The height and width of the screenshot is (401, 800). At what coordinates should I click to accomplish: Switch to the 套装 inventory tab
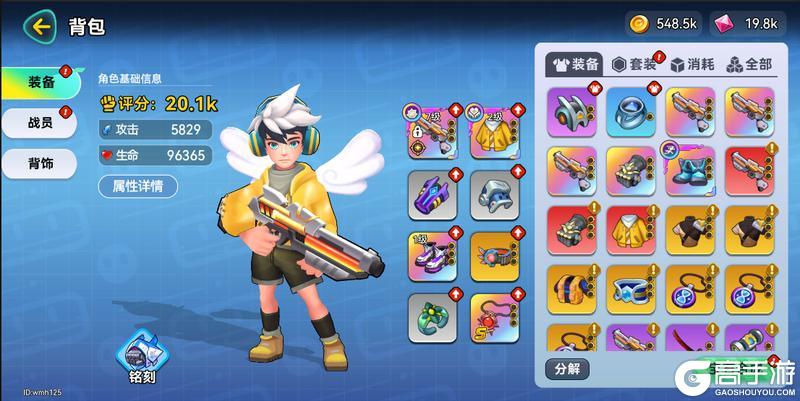click(x=636, y=63)
